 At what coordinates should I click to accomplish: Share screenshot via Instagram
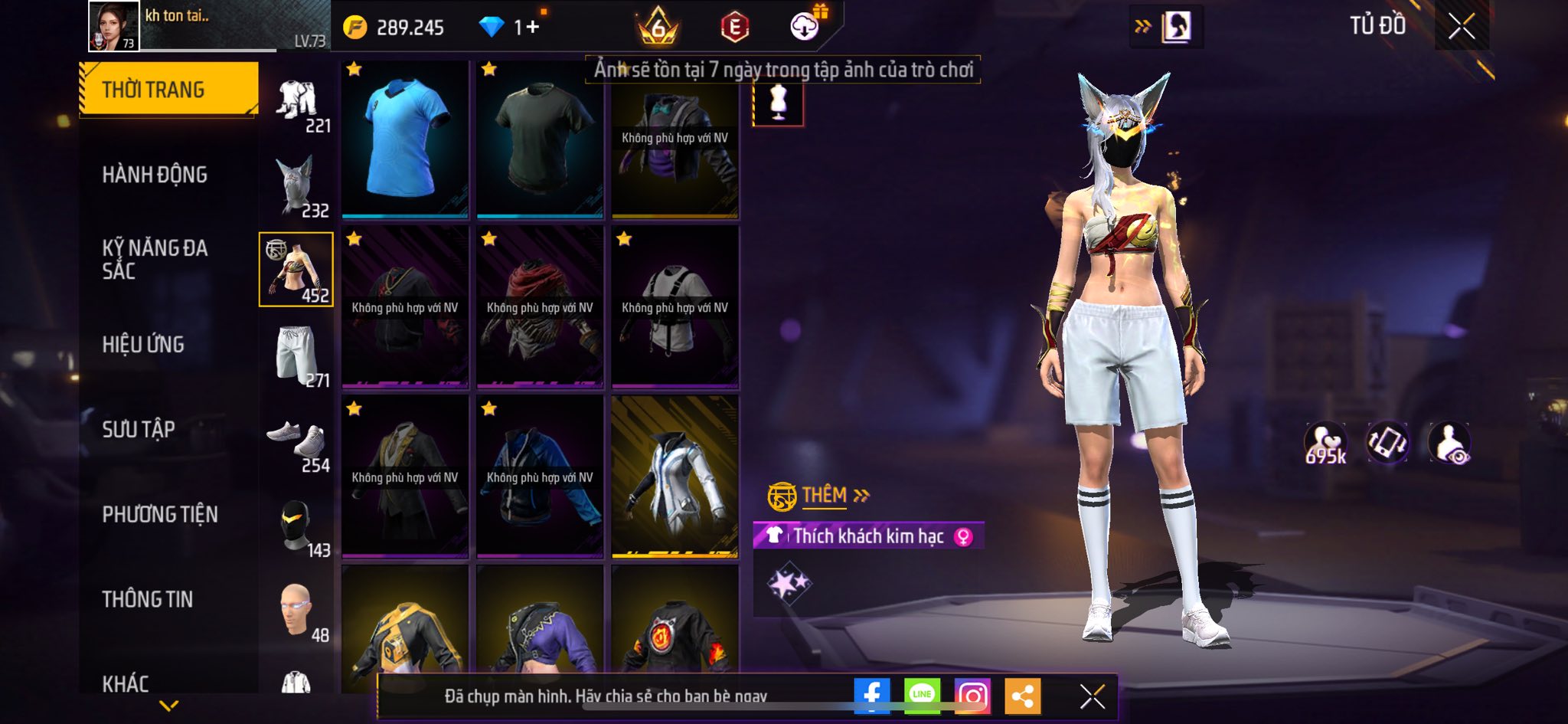pyautogui.click(x=972, y=696)
